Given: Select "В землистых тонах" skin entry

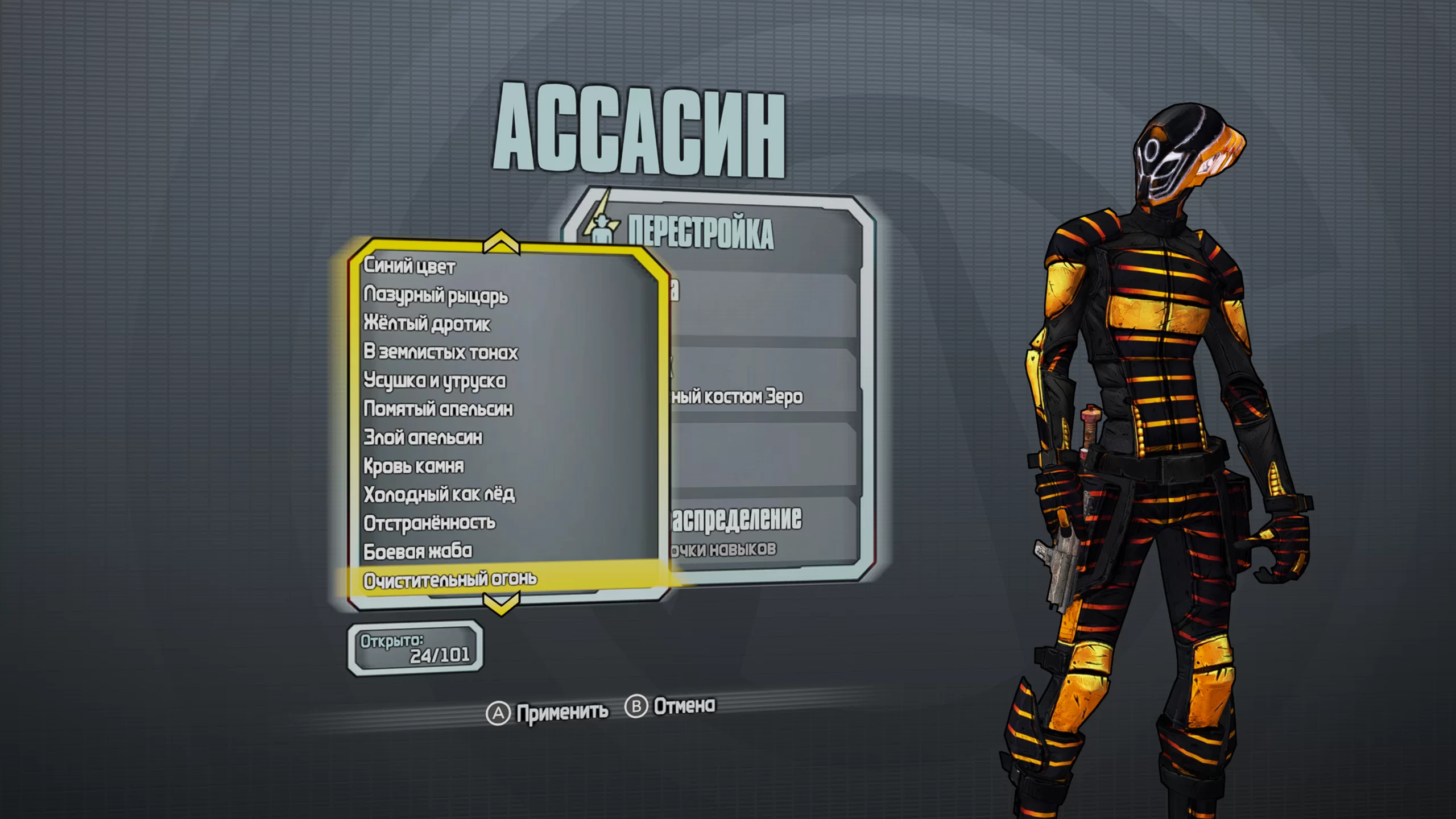Looking at the screenshot, I should click(x=441, y=352).
